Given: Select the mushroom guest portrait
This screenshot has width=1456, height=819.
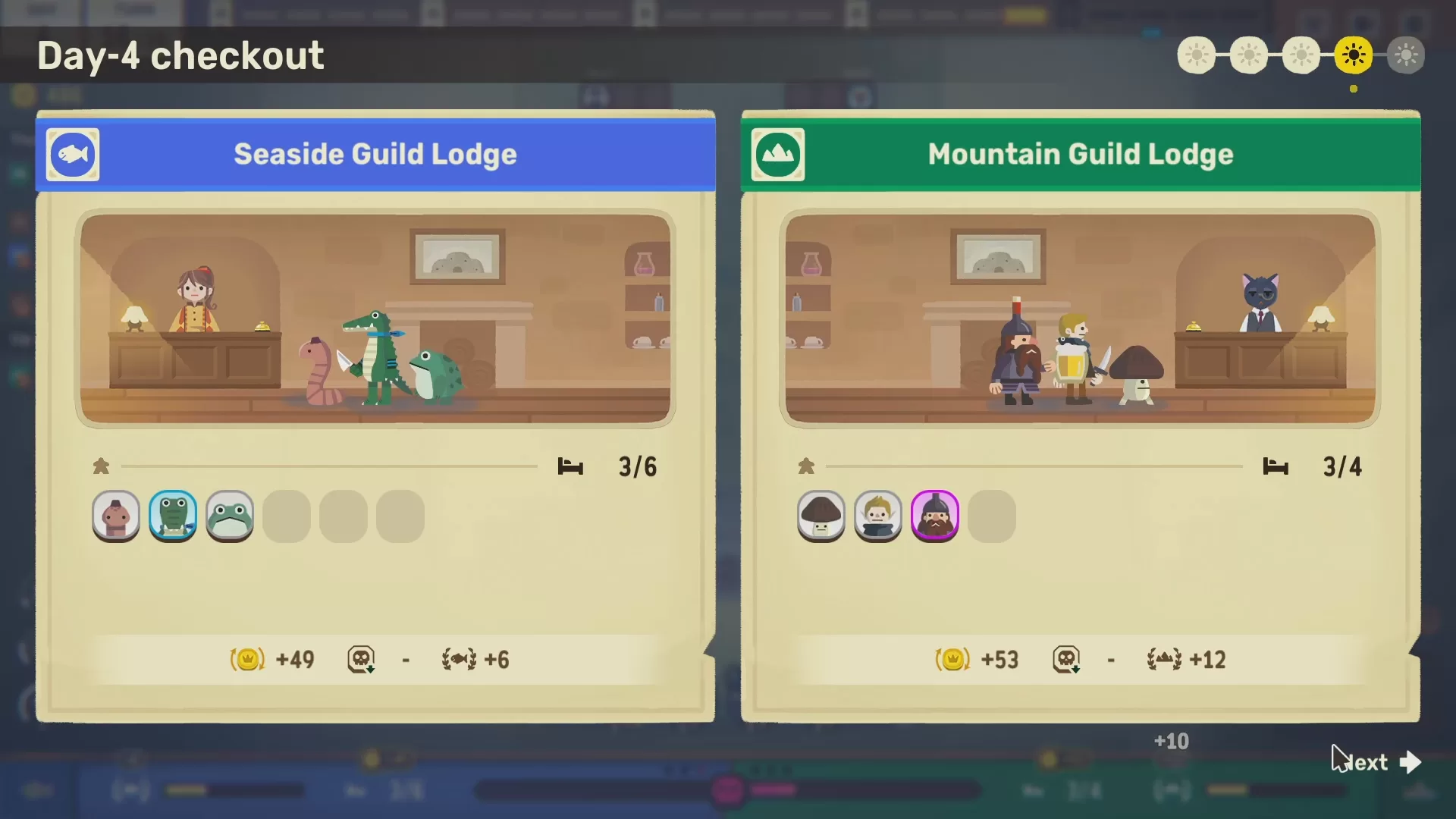Looking at the screenshot, I should click(x=821, y=516).
